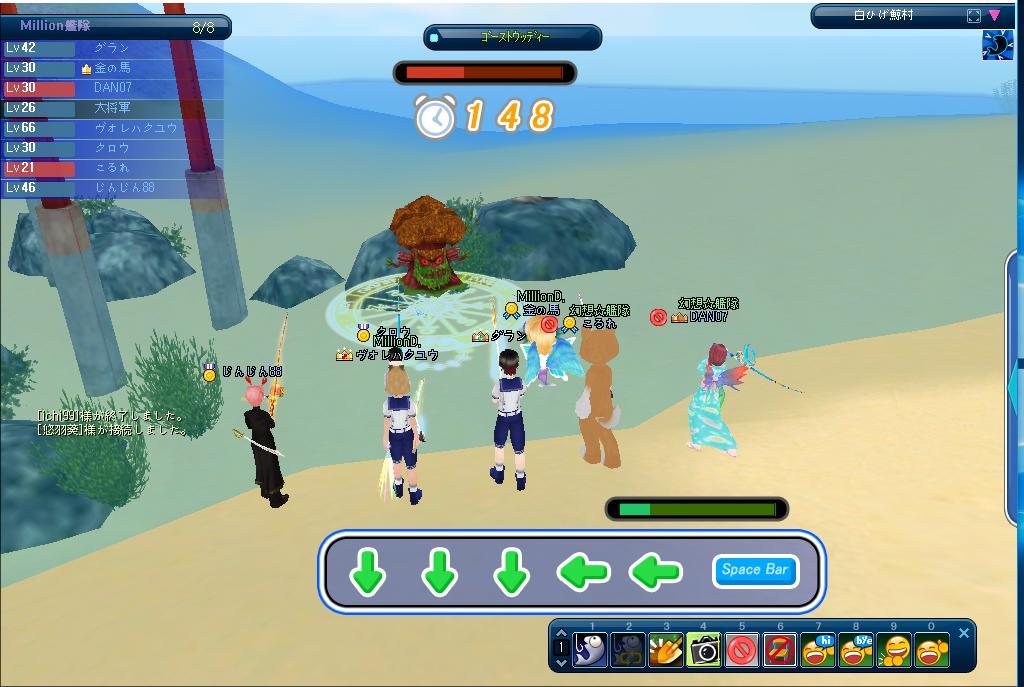Activate the camera screenshot icon

(704, 650)
